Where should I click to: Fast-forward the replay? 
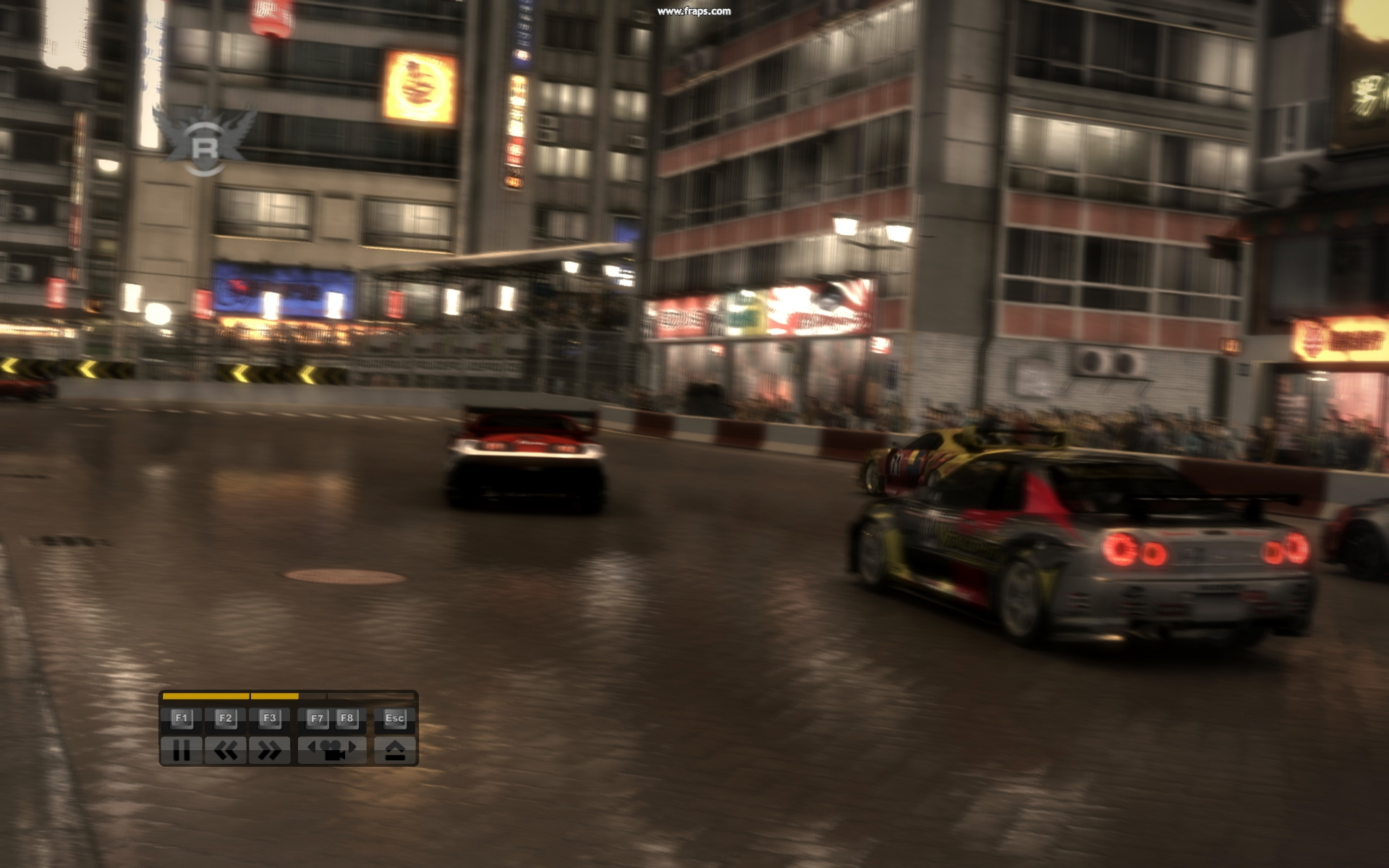click(x=269, y=751)
